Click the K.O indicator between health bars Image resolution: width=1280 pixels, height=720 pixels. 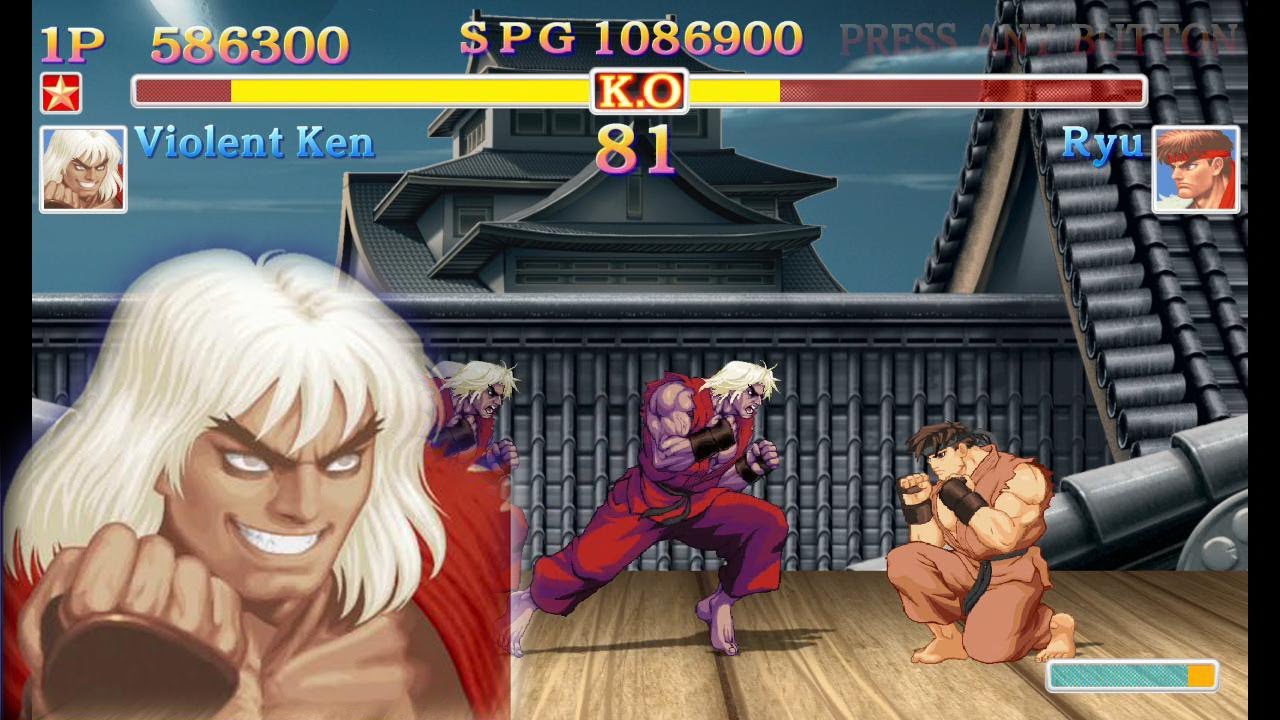638,91
